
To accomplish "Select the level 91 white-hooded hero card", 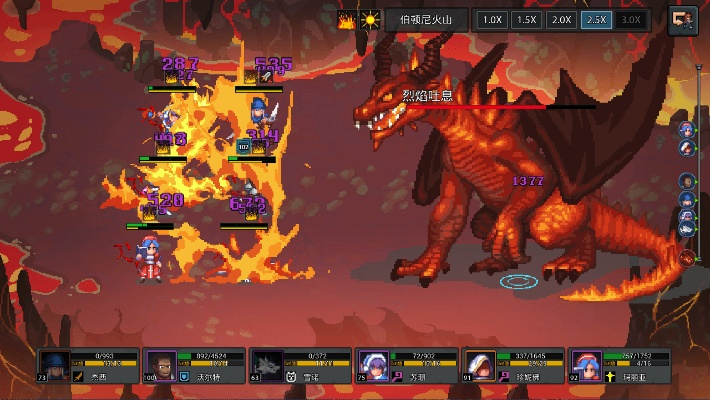I will click(x=514, y=365).
